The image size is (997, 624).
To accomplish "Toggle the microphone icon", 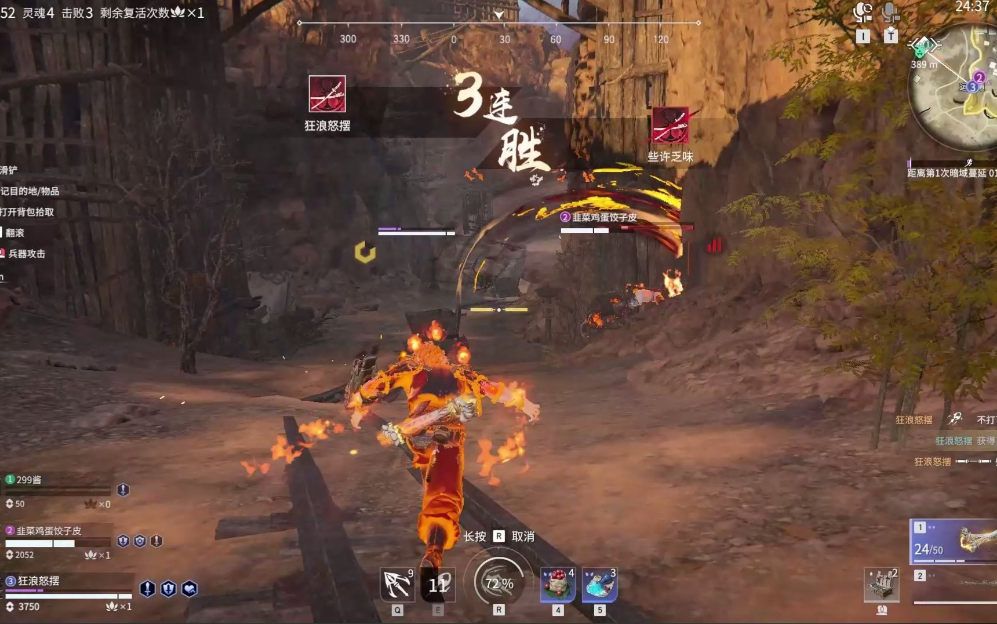I will click(890, 13).
